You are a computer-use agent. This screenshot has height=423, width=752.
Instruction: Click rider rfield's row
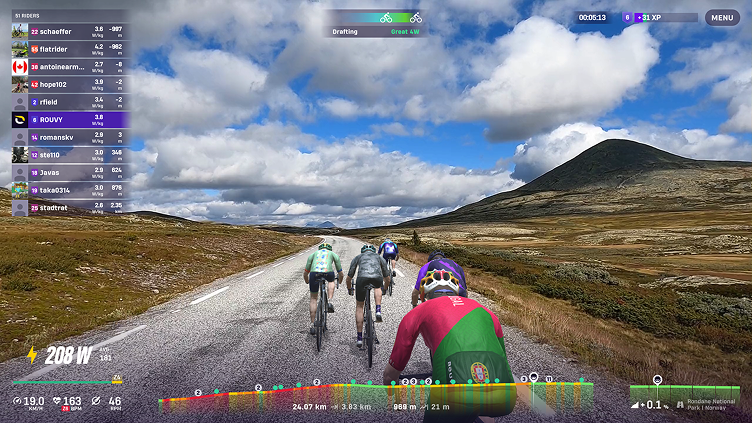pyautogui.click(x=68, y=101)
